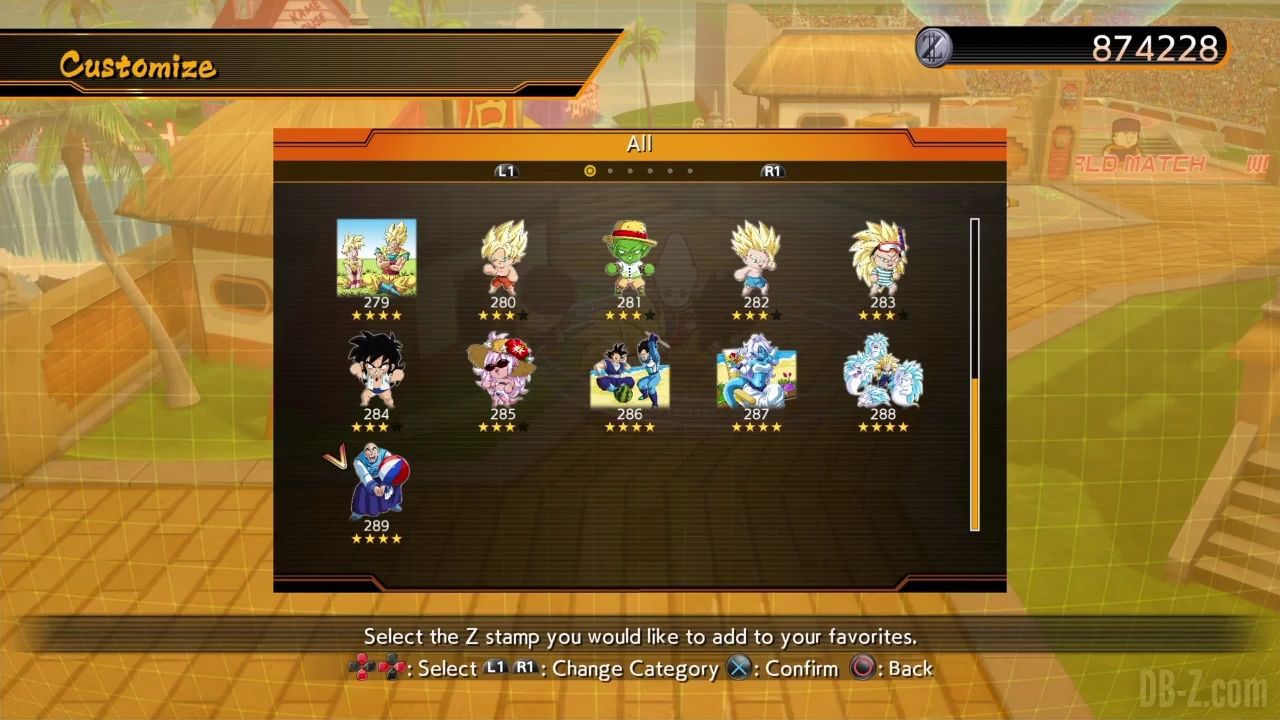Choose Z stamp number 283
Image resolution: width=1280 pixels, height=720 pixels.
[x=882, y=258]
